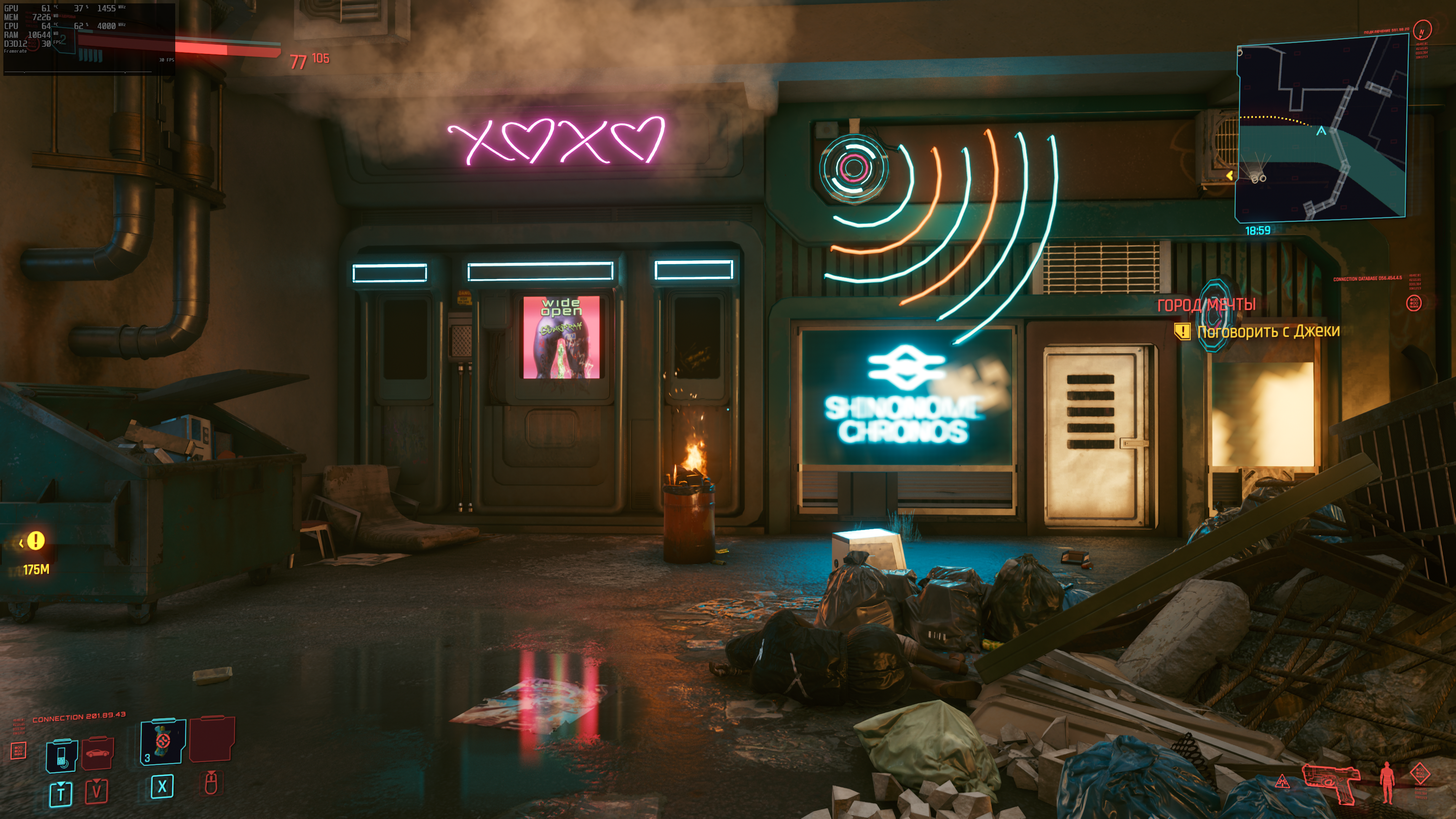Select the yellow quest marker on minimap

tap(1230, 176)
